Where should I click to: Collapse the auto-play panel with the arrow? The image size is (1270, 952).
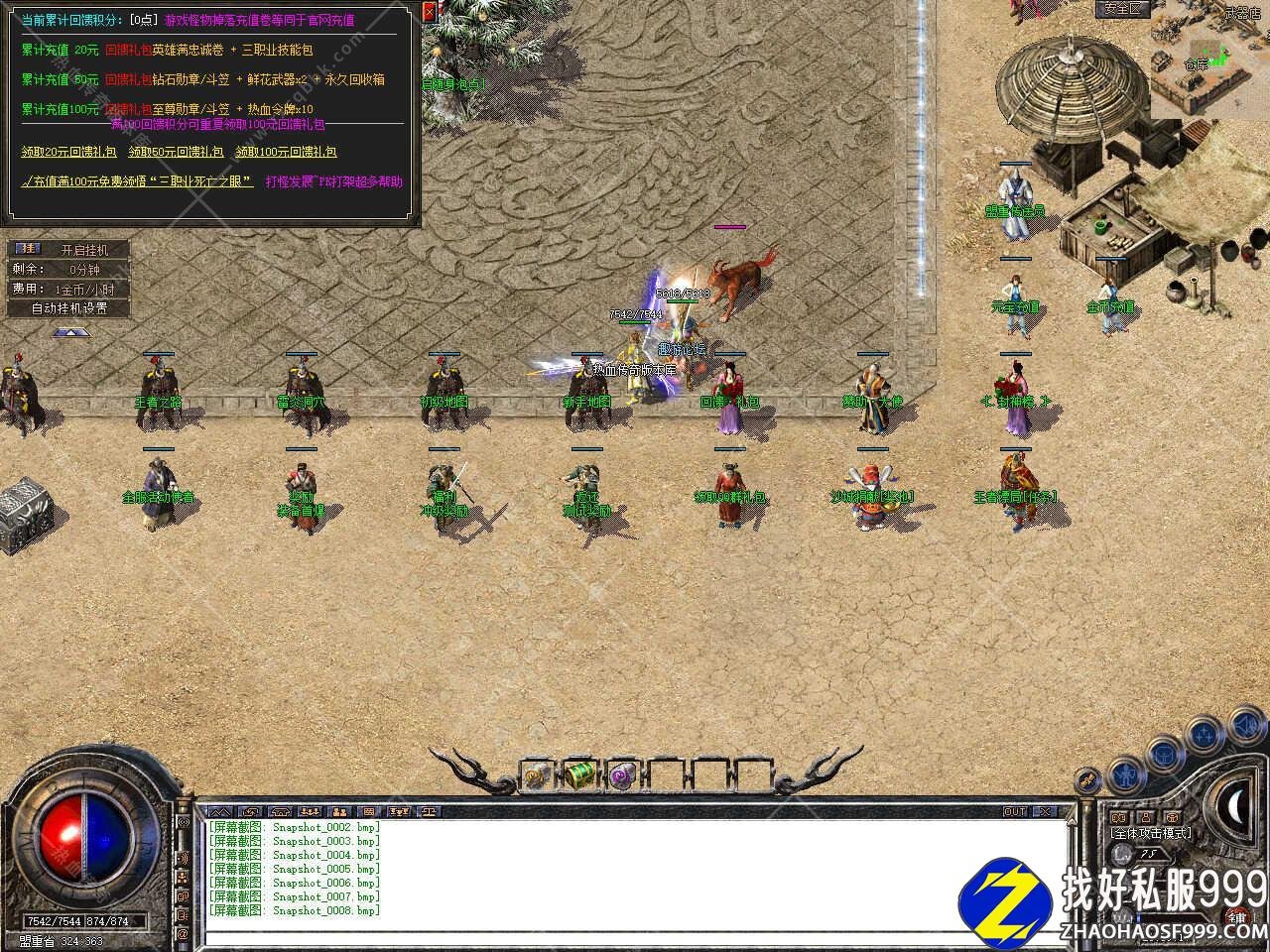click(67, 332)
